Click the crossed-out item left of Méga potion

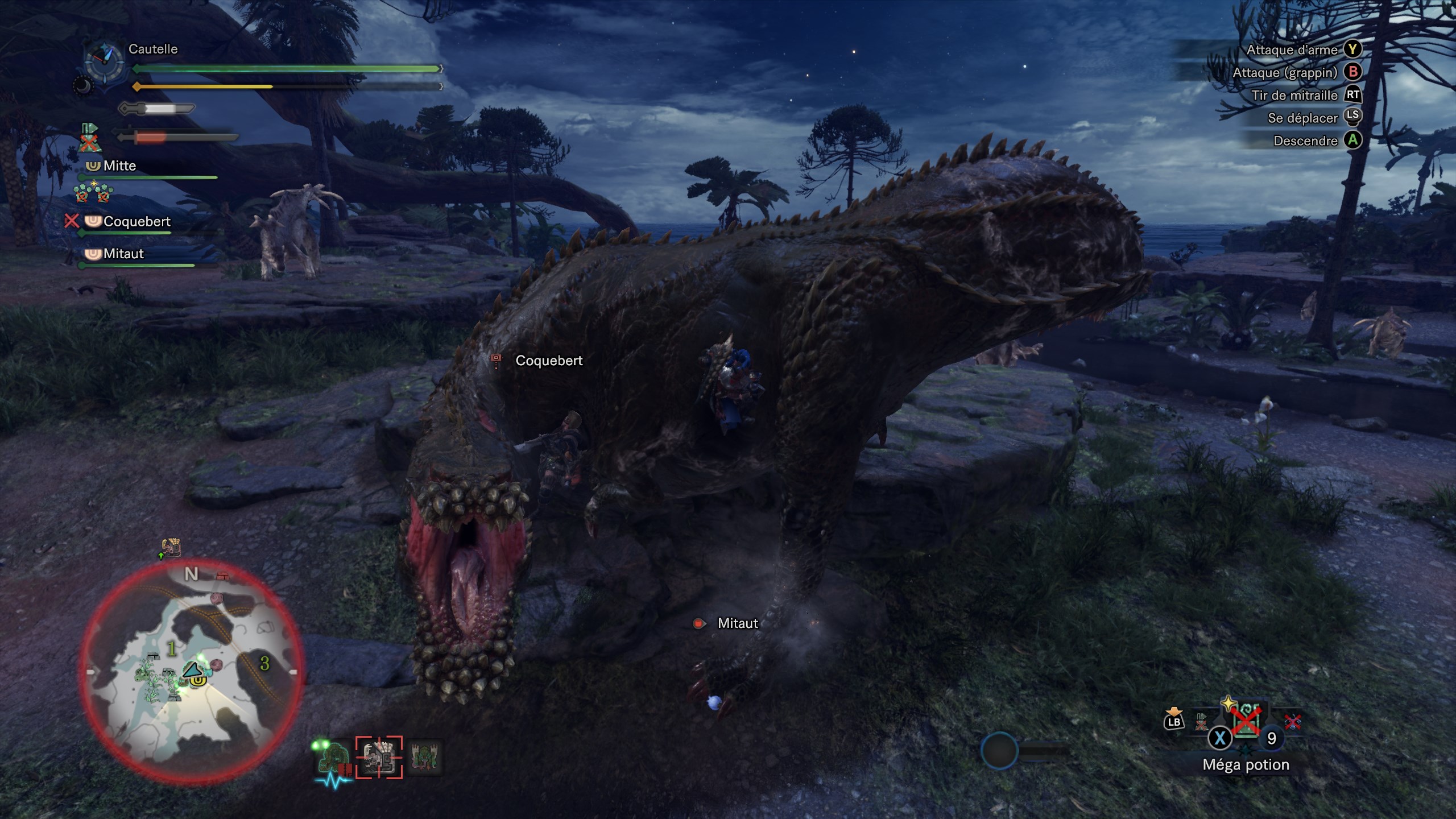[1201, 721]
